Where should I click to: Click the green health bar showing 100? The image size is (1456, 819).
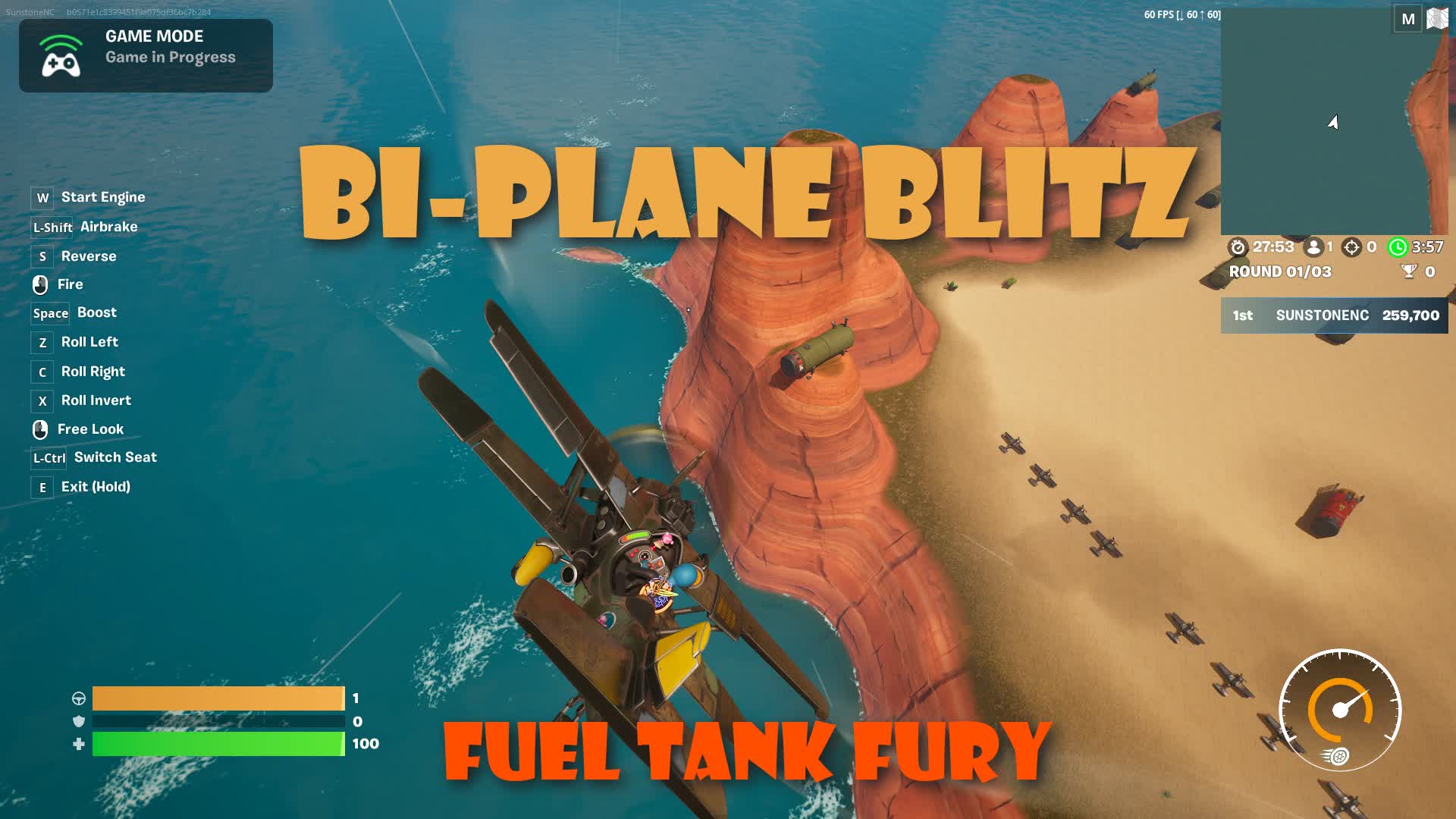point(218,745)
